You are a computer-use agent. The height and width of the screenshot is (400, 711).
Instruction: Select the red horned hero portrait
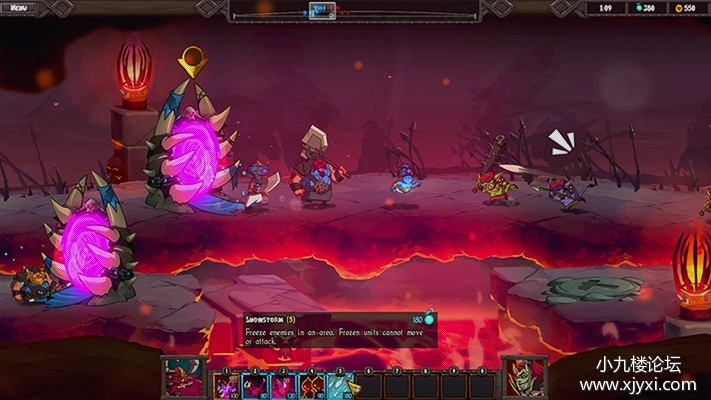click(185, 377)
